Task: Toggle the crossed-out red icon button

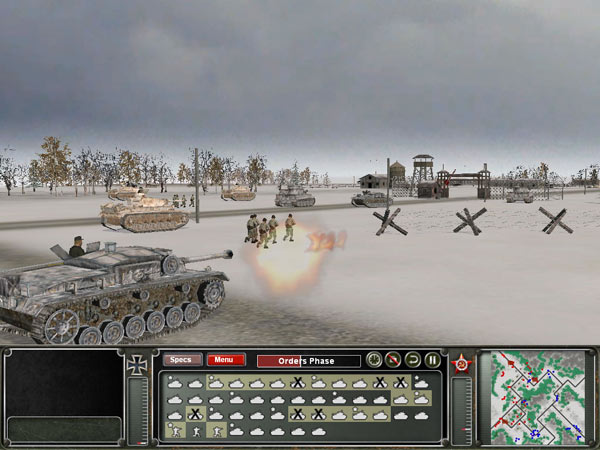Action: click(393, 360)
